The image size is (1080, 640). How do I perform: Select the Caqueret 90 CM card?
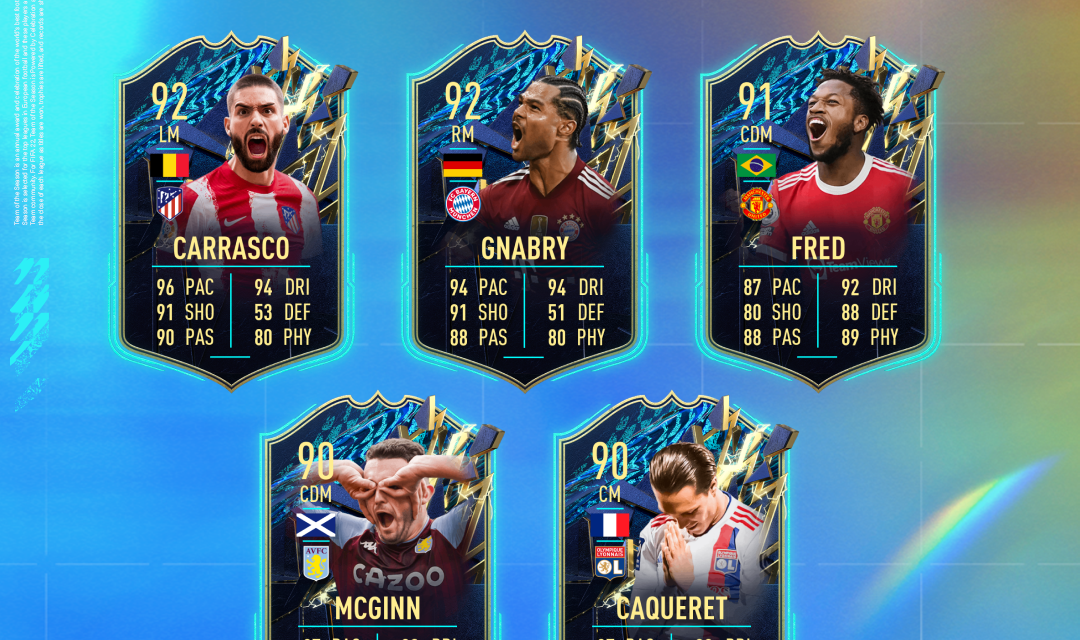(671, 530)
